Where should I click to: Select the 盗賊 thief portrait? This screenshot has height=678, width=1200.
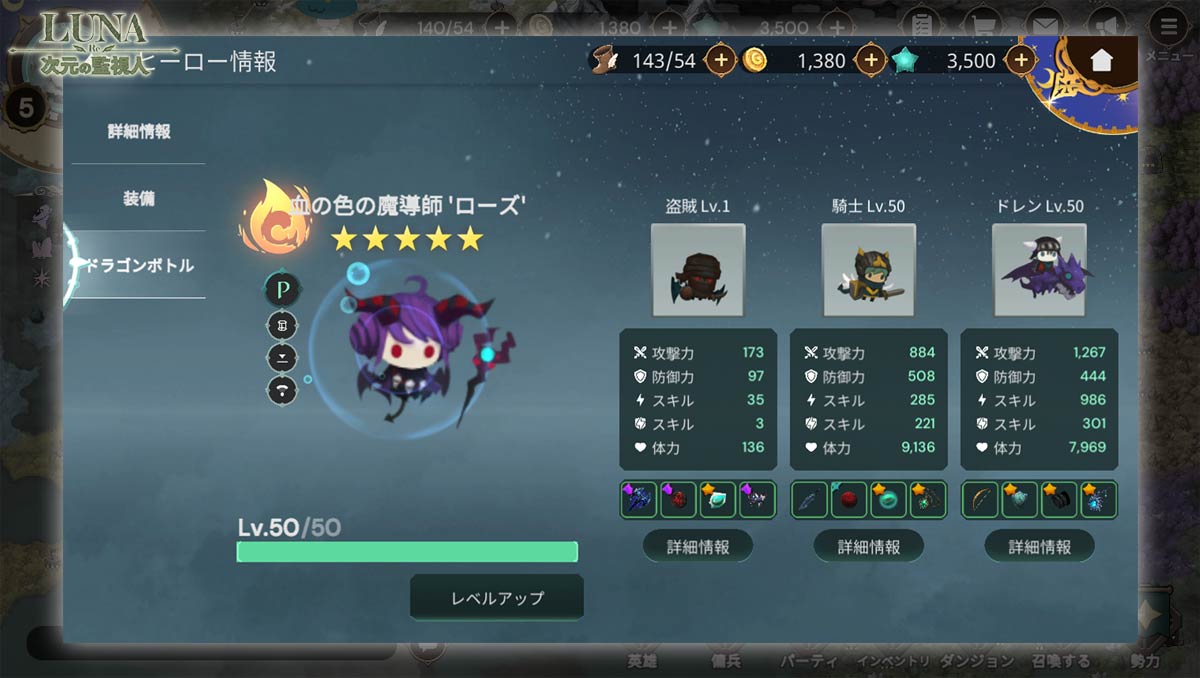[x=698, y=270]
